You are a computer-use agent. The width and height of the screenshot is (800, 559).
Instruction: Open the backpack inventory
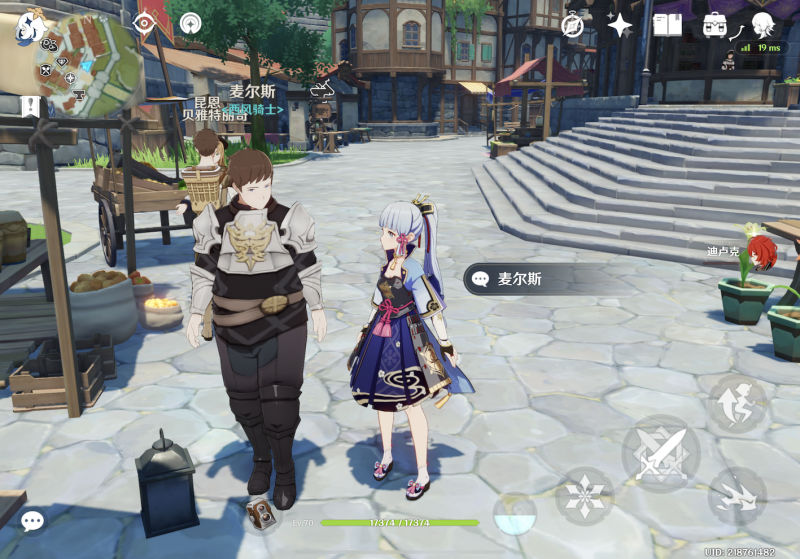pos(715,25)
